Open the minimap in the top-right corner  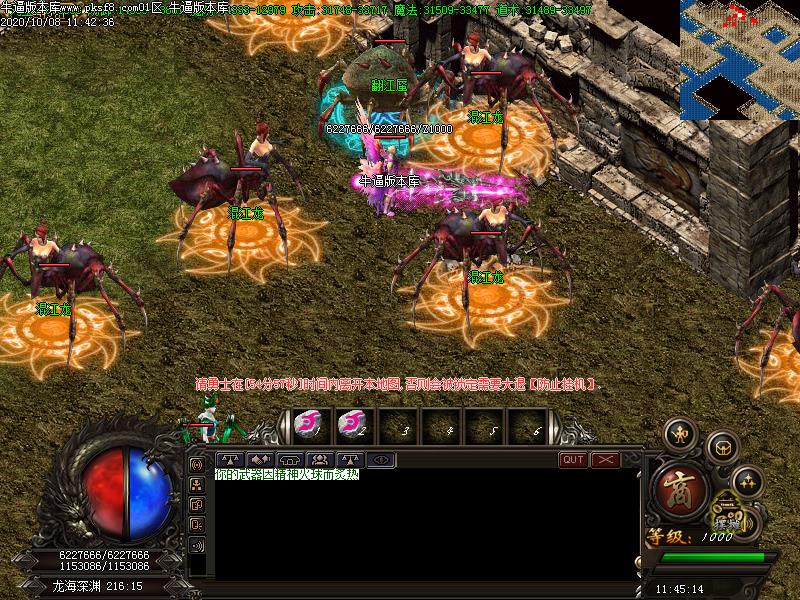tap(739, 58)
